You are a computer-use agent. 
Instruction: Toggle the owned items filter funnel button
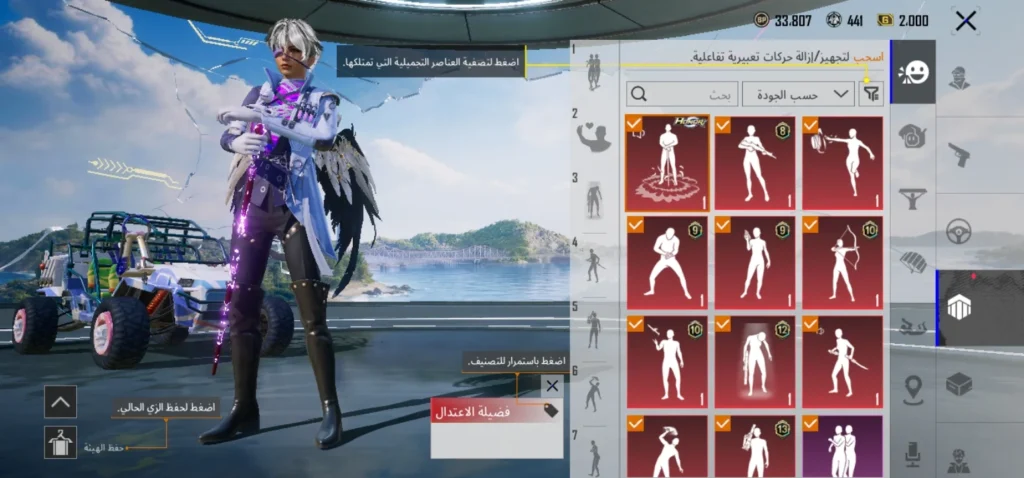[873, 94]
